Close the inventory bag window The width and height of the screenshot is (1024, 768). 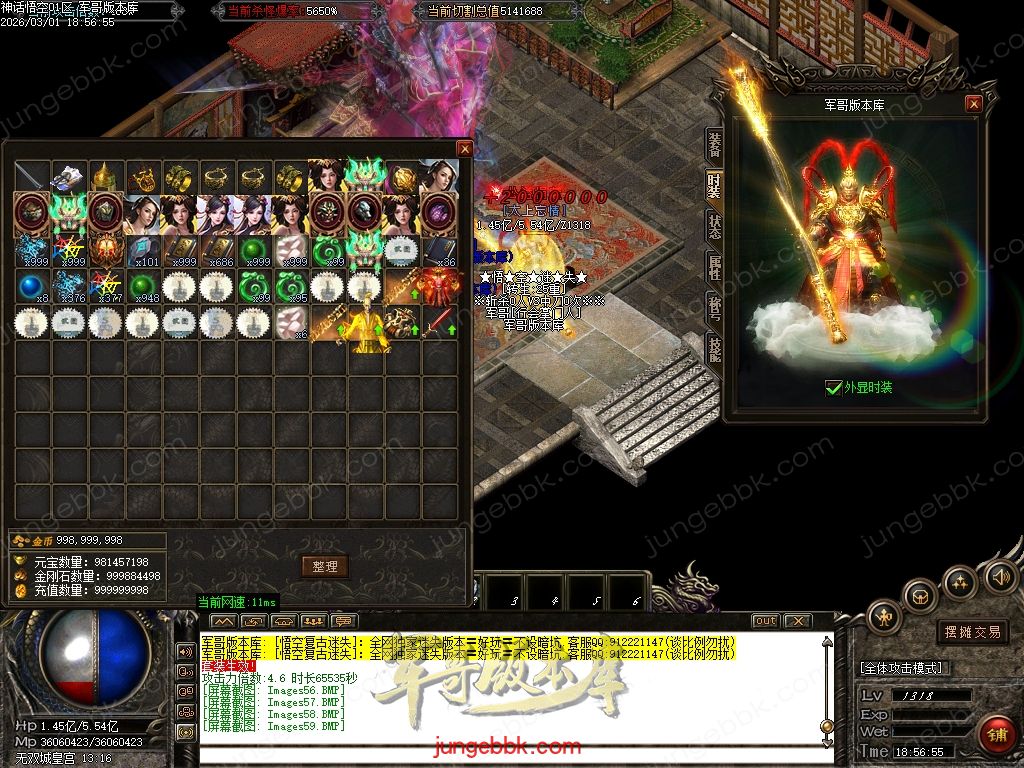point(464,148)
